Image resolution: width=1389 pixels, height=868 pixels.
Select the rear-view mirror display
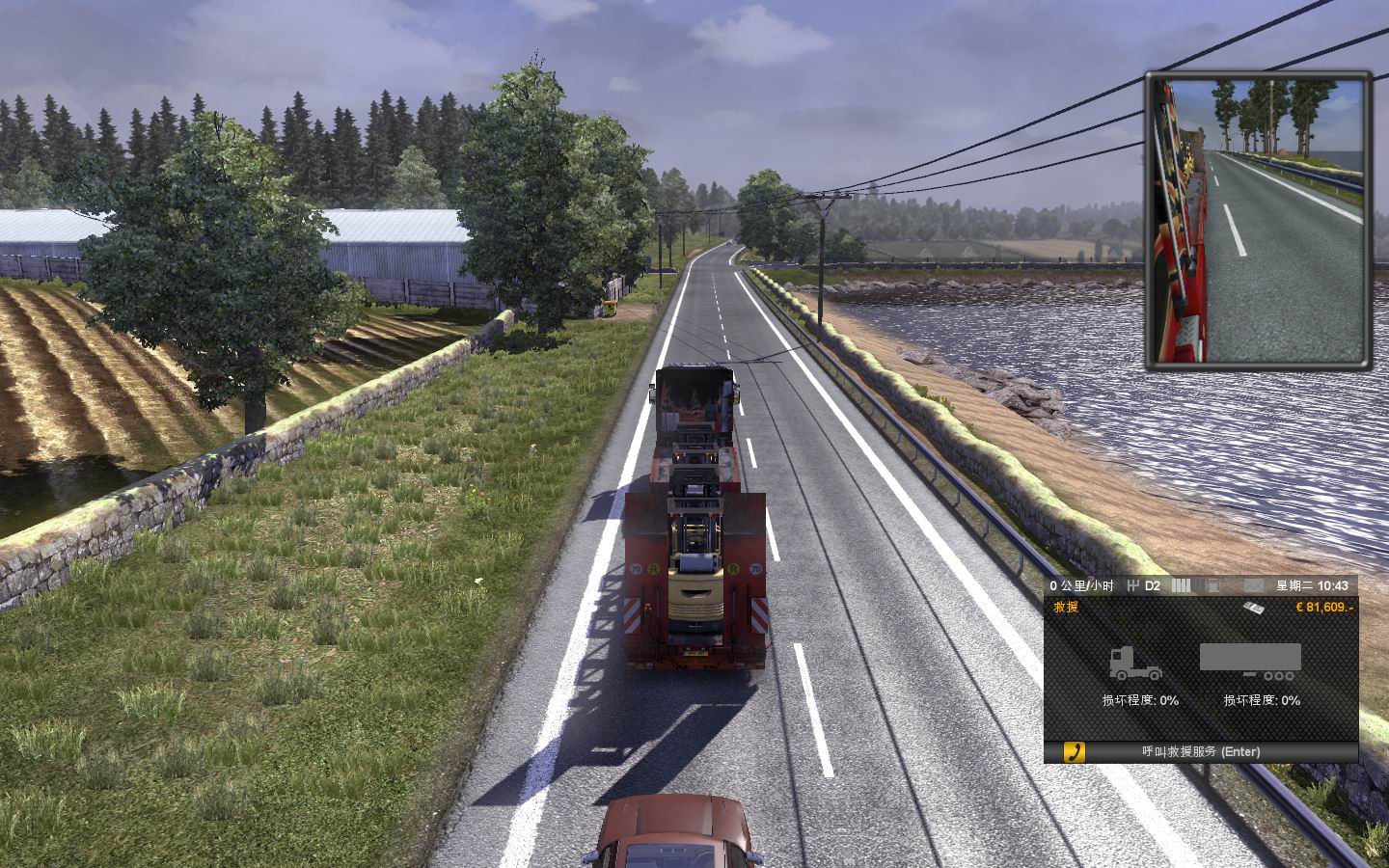tap(1258, 219)
